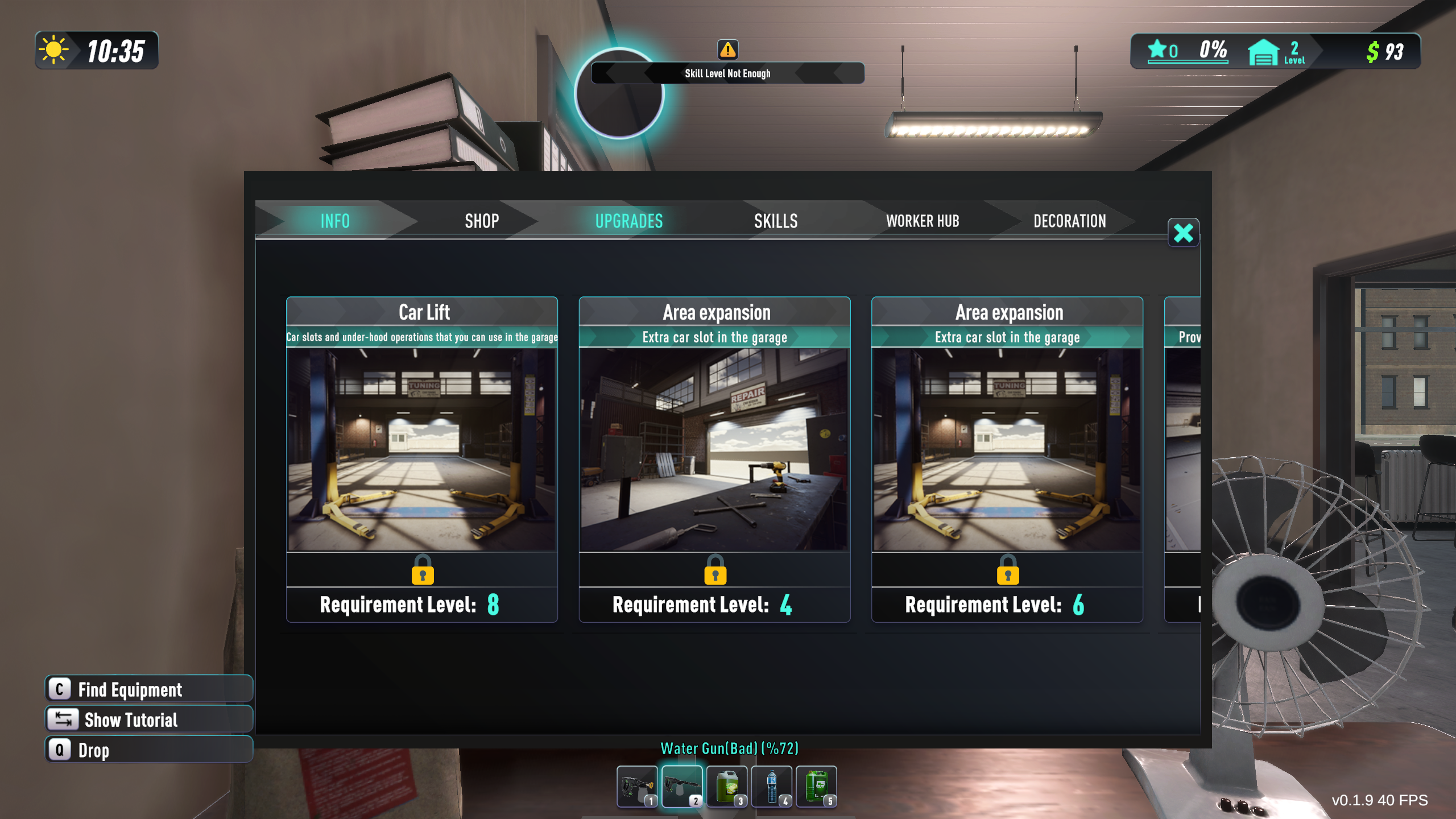Go to the SKILLS tab
This screenshot has height=819, width=1456.
(x=776, y=221)
